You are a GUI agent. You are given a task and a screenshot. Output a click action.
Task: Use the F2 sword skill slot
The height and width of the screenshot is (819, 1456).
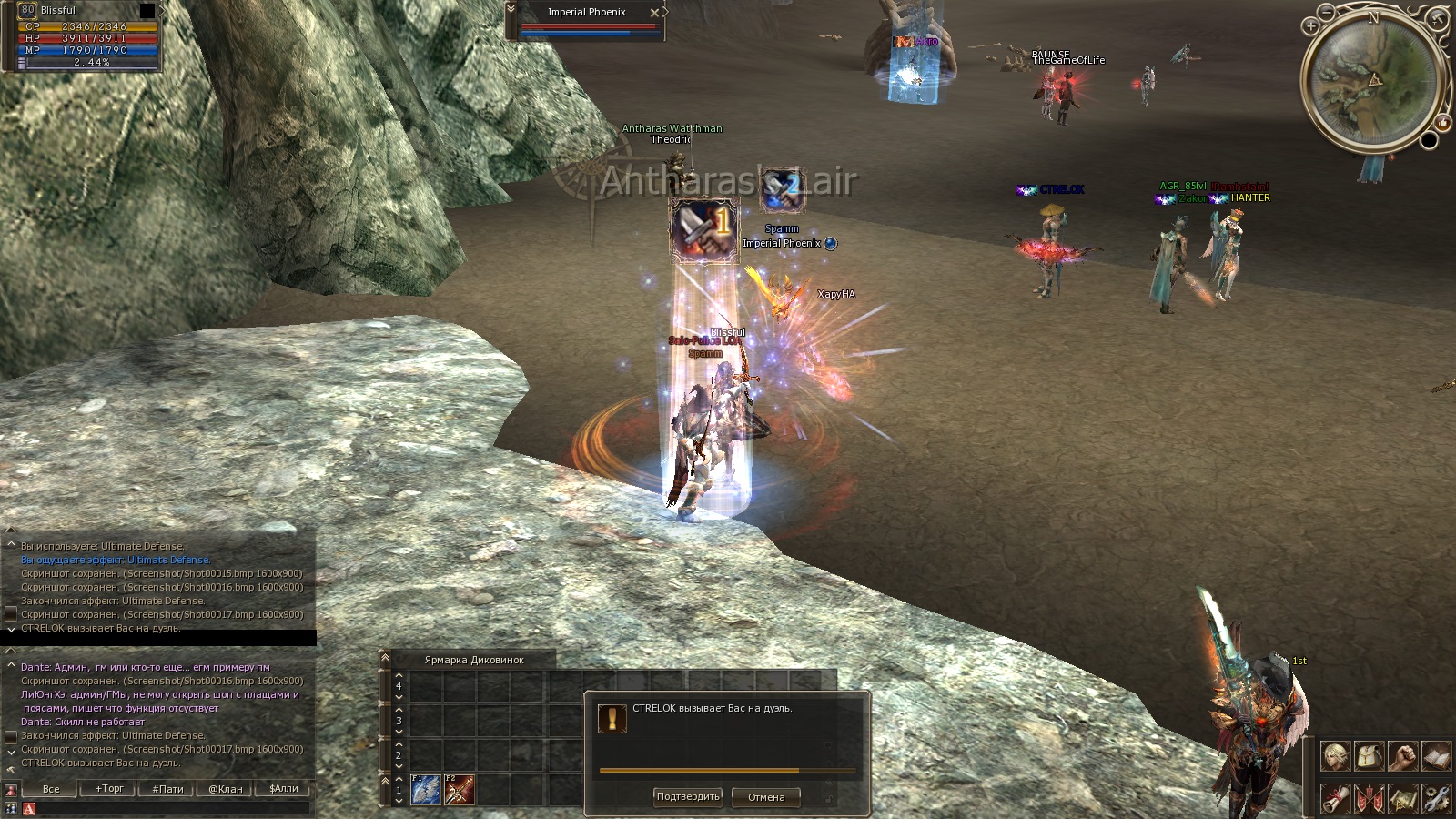point(459,789)
